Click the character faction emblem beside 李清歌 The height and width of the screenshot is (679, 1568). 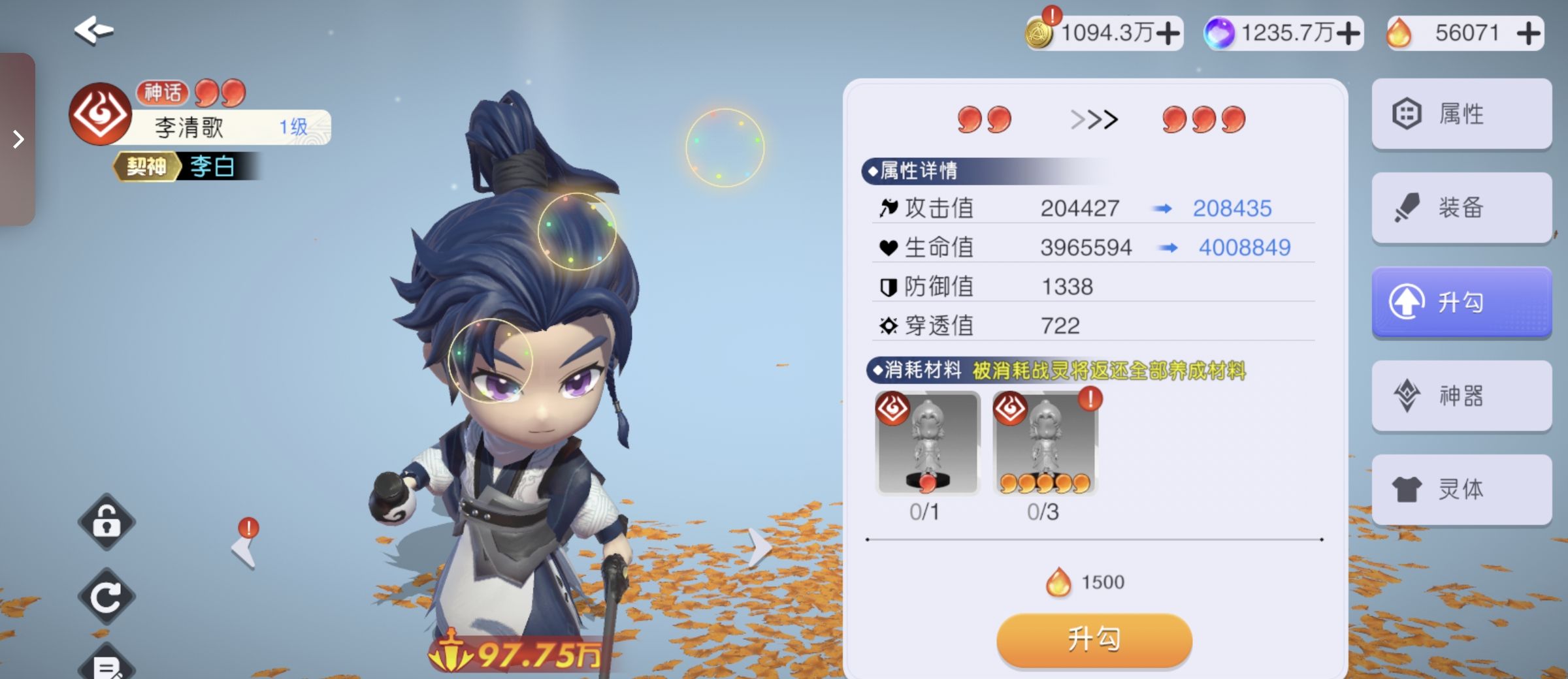pos(101,112)
